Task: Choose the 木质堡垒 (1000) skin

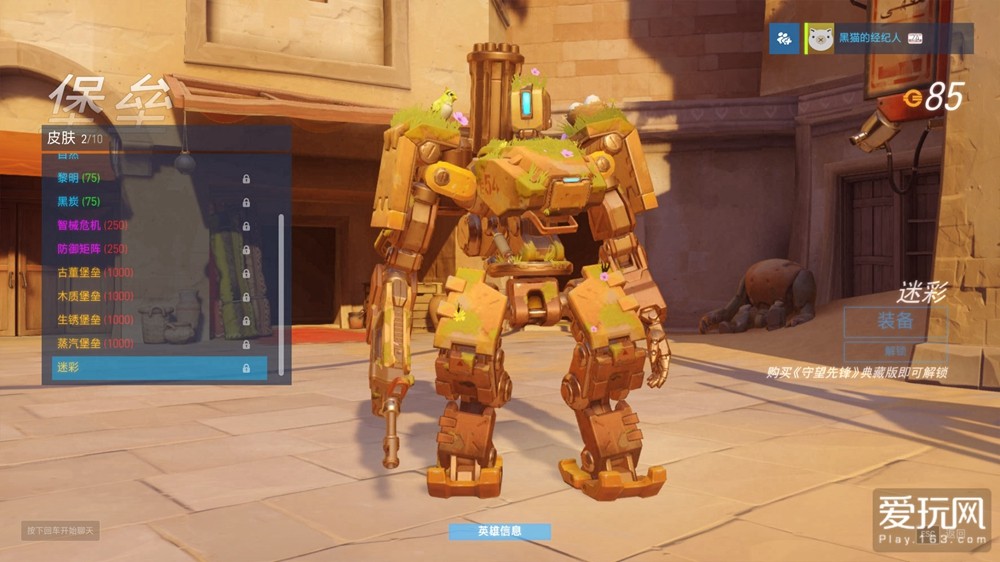Action: coord(150,296)
